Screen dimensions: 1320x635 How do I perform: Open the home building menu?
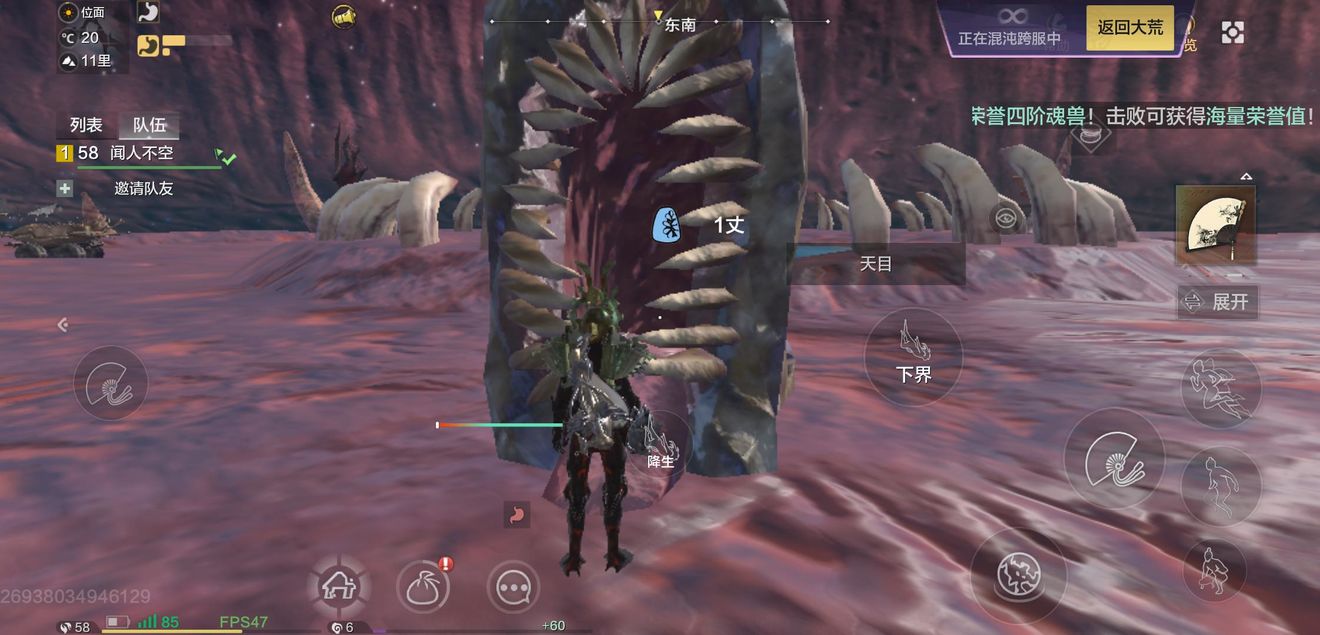(338, 587)
